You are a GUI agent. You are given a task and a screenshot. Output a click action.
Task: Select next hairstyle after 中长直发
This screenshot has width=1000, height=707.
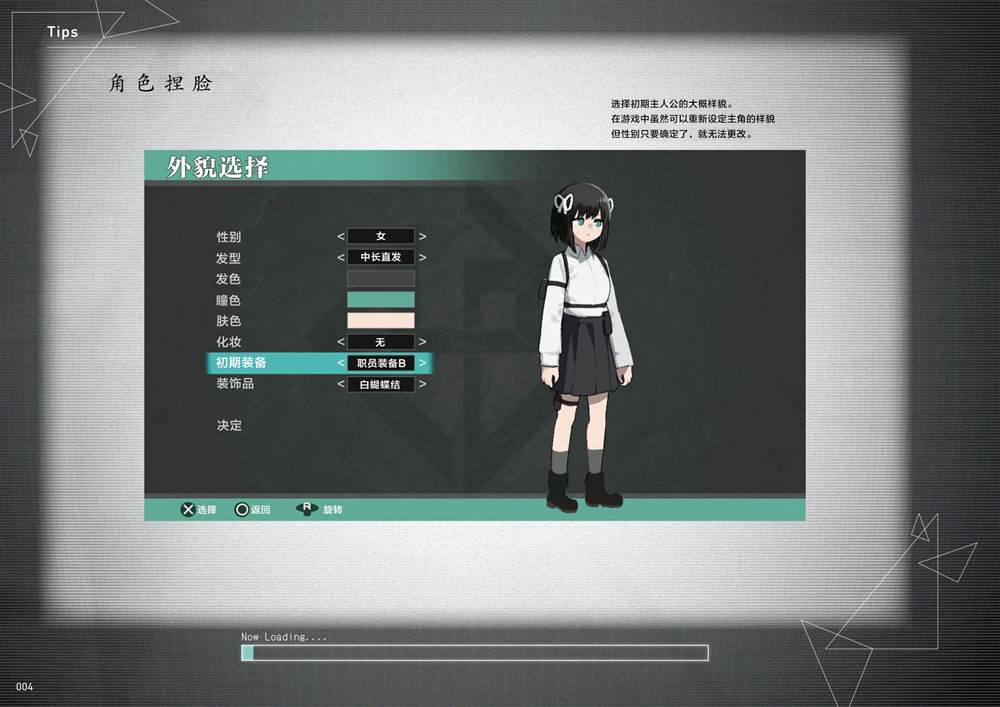[x=422, y=258]
